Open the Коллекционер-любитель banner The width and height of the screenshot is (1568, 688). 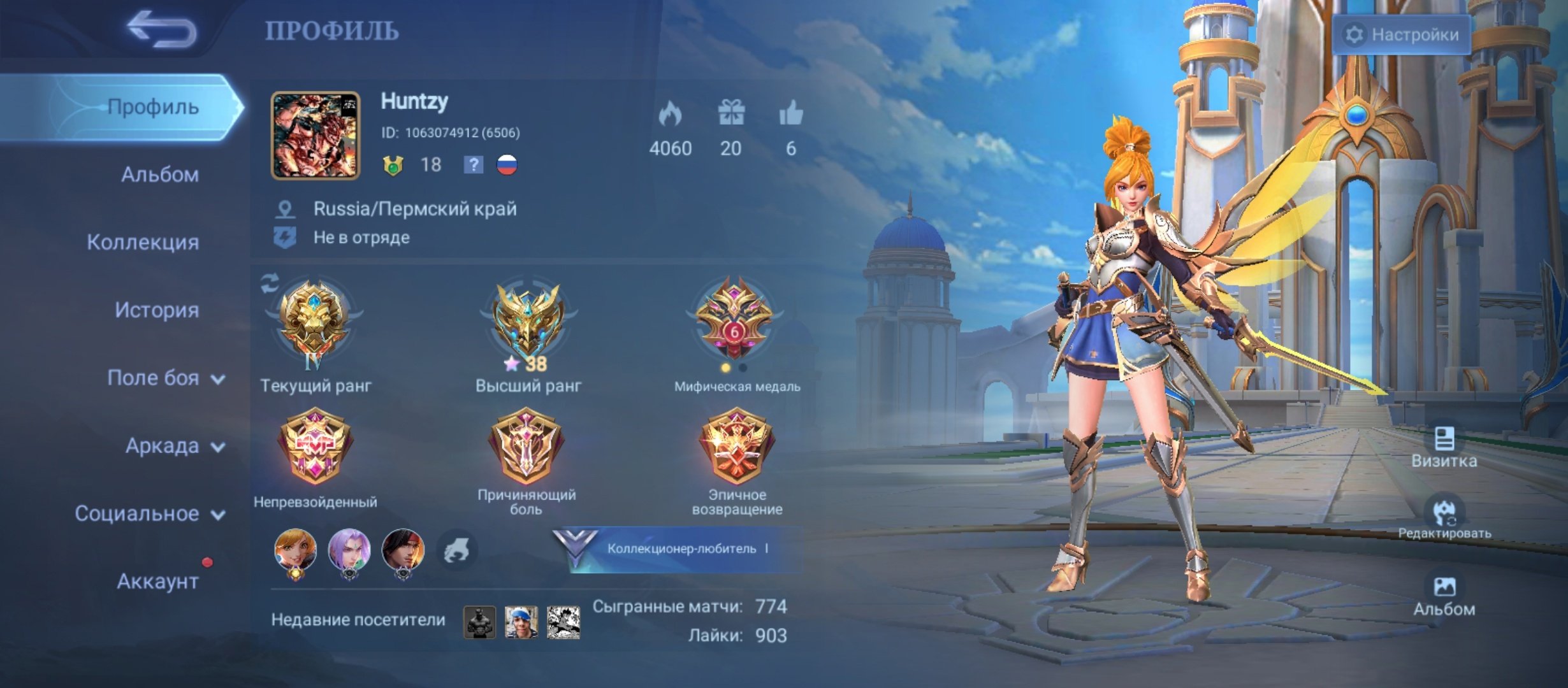point(679,548)
